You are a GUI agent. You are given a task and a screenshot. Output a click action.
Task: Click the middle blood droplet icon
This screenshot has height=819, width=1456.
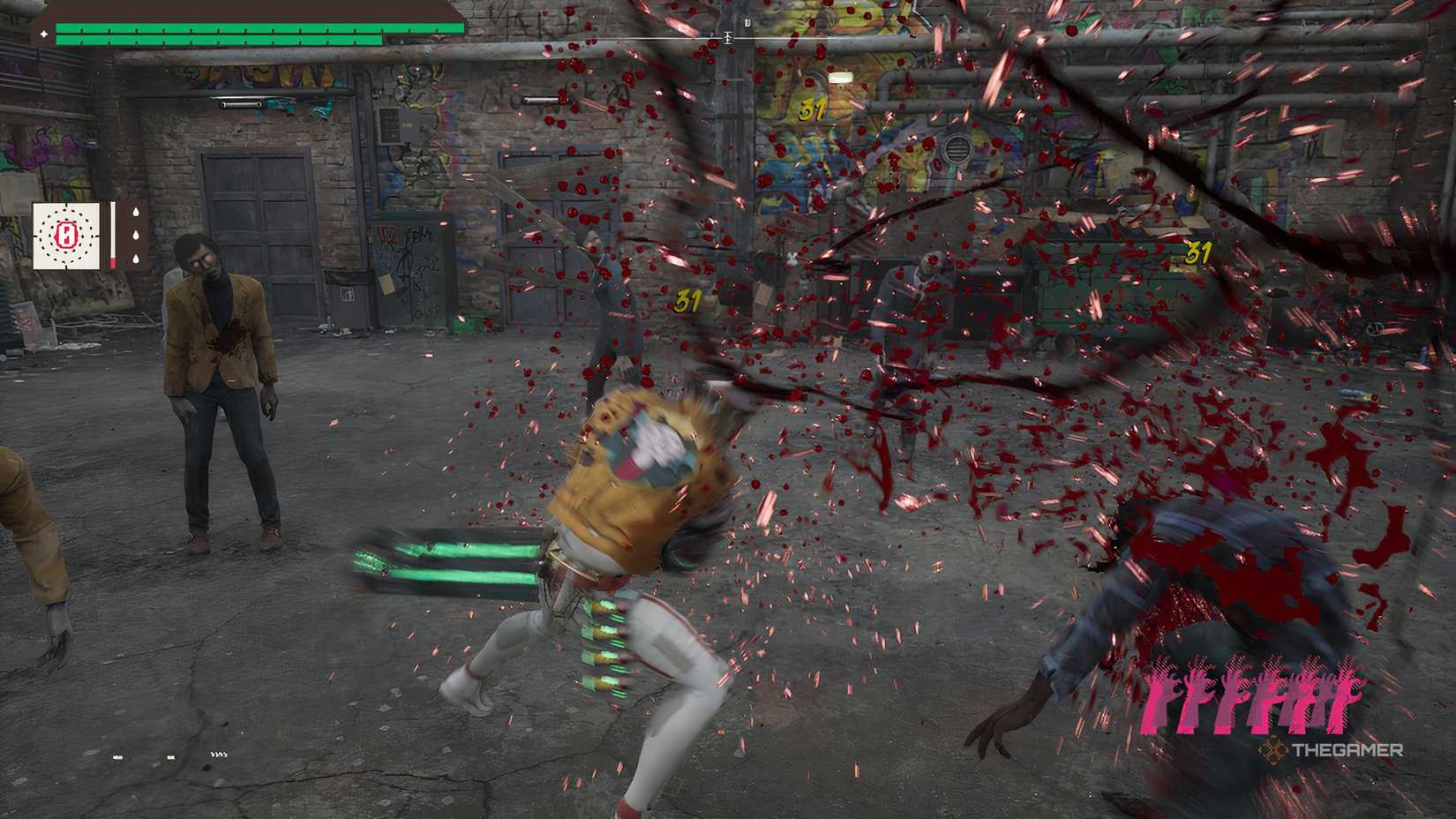[x=136, y=235]
